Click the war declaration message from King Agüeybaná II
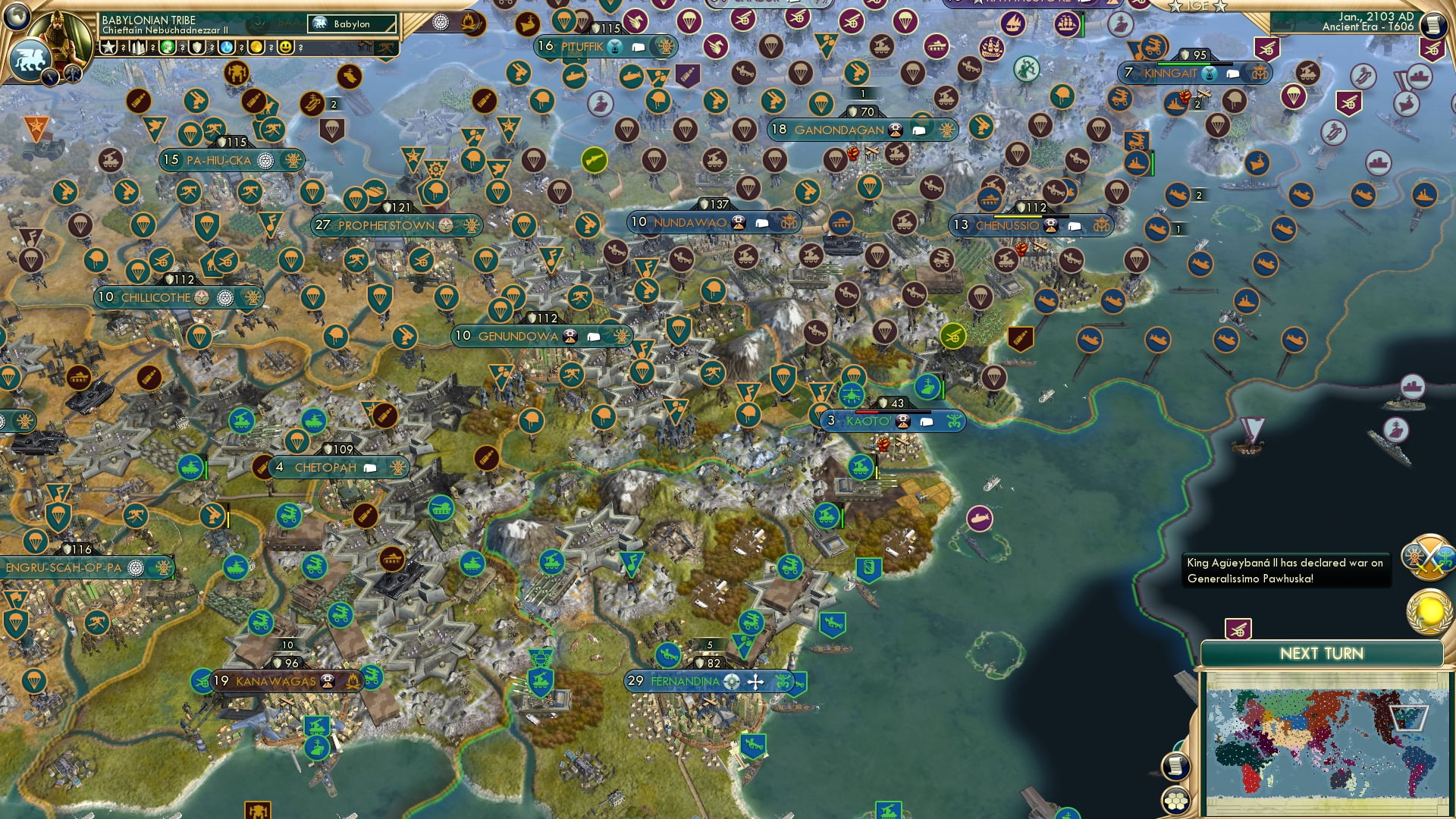The height and width of the screenshot is (819, 1456). pyautogui.click(x=1284, y=570)
